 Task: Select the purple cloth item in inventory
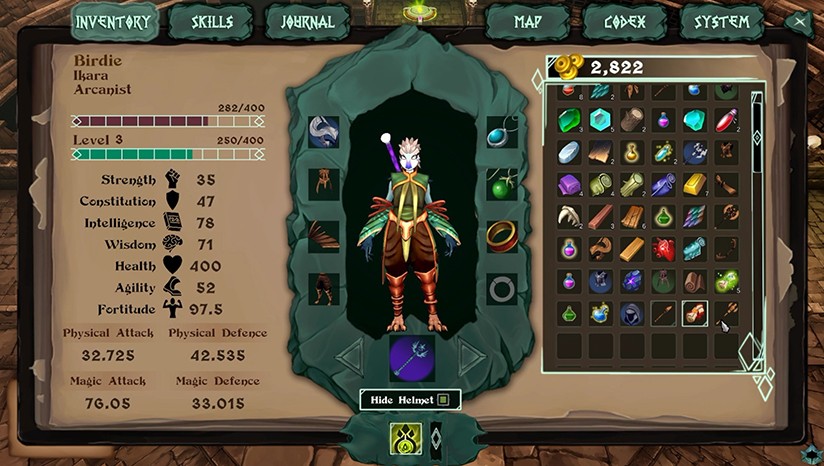pyautogui.click(x=569, y=185)
